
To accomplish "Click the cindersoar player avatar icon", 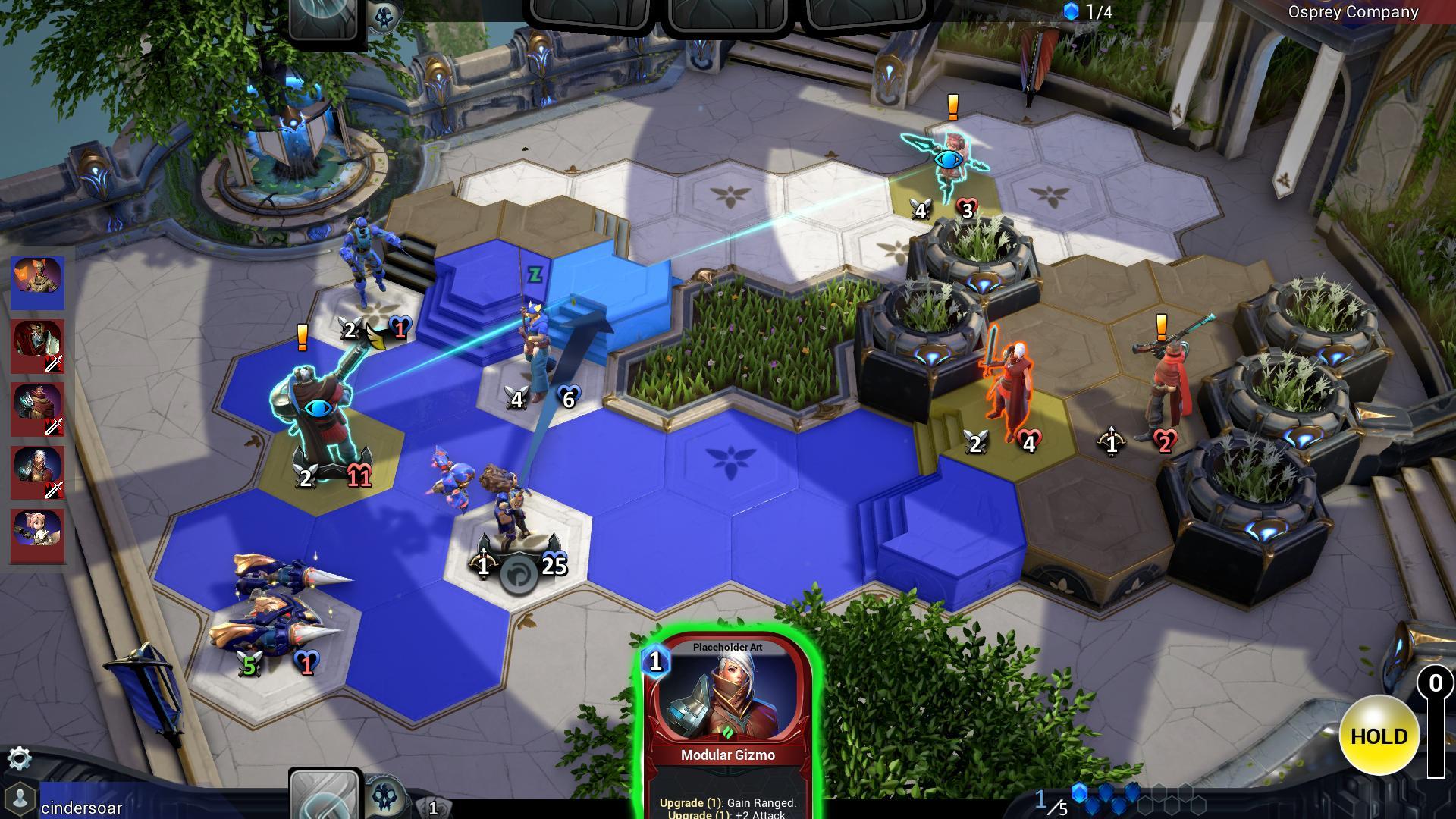I will tap(21, 799).
